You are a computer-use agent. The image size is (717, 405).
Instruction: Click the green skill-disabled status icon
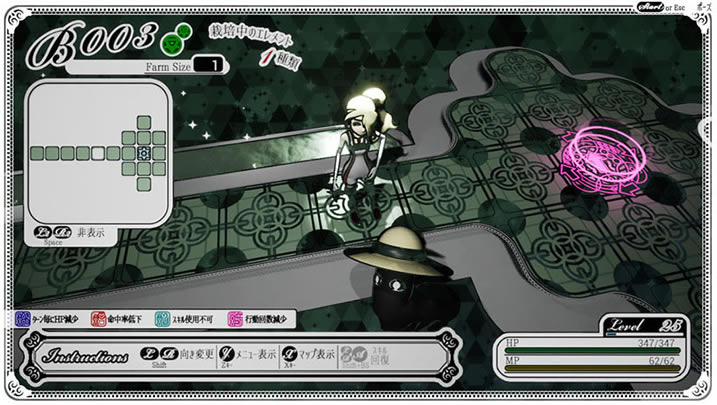(x=162, y=319)
